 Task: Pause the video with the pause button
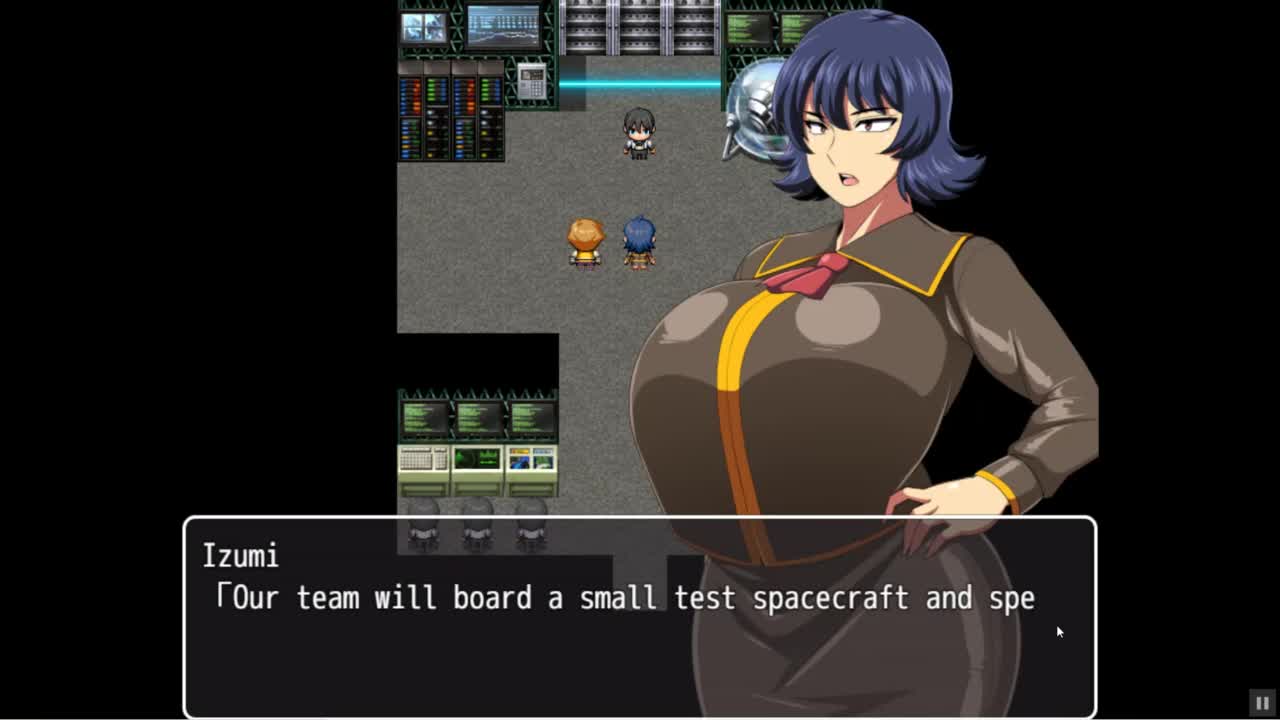click(x=1262, y=703)
